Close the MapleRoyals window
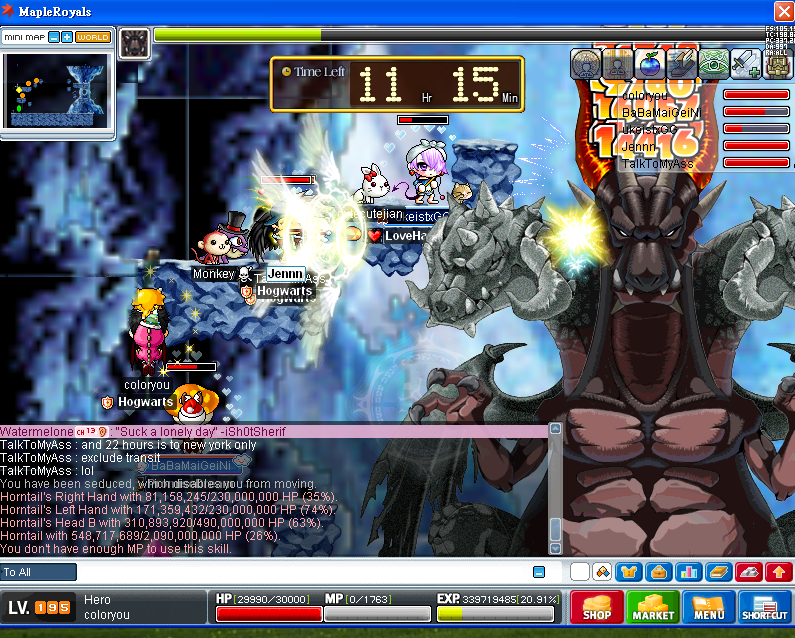This screenshot has width=795, height=638. (783, 11)
